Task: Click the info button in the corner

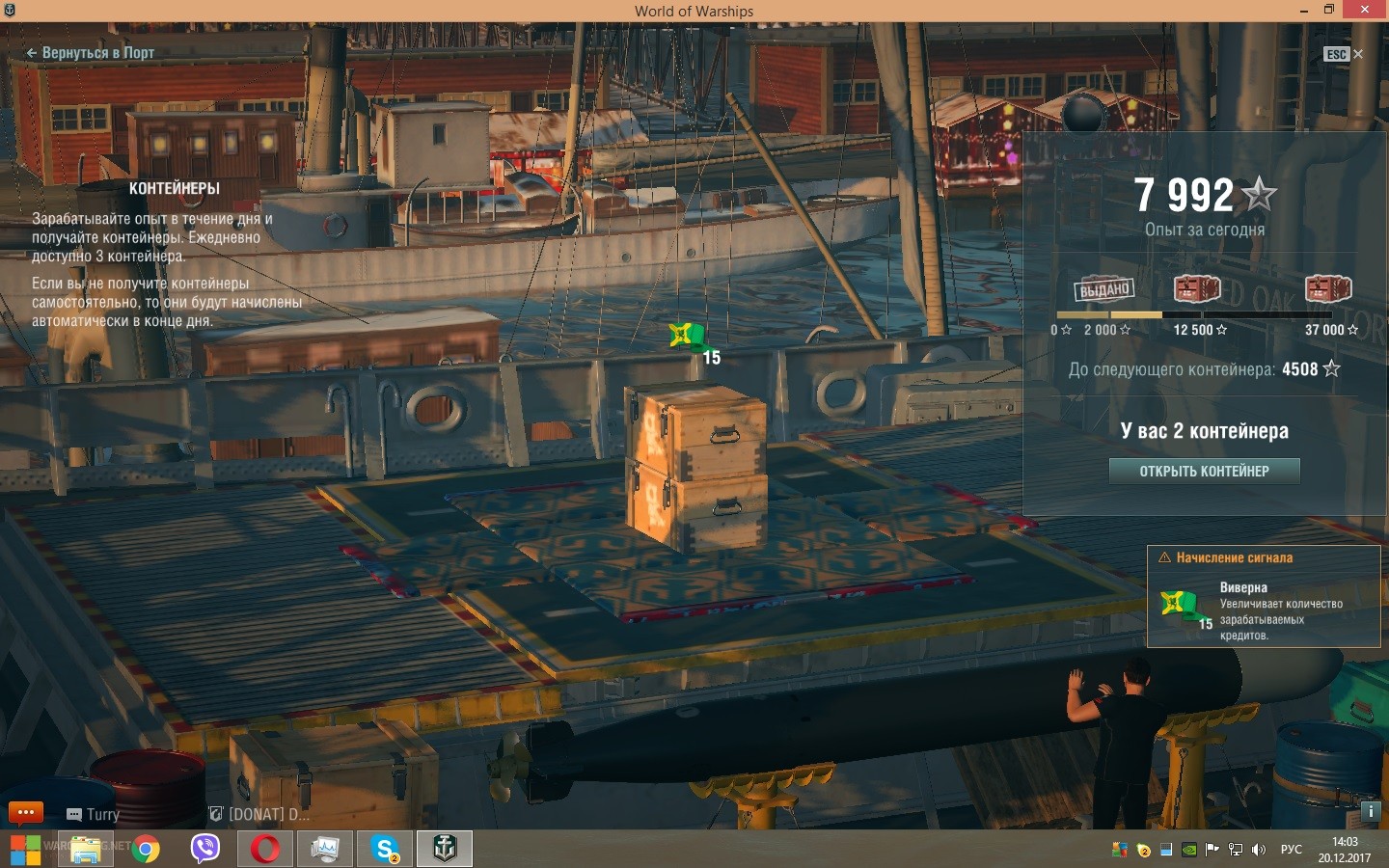Action: pyautogui.click(x=1371, y=811)
